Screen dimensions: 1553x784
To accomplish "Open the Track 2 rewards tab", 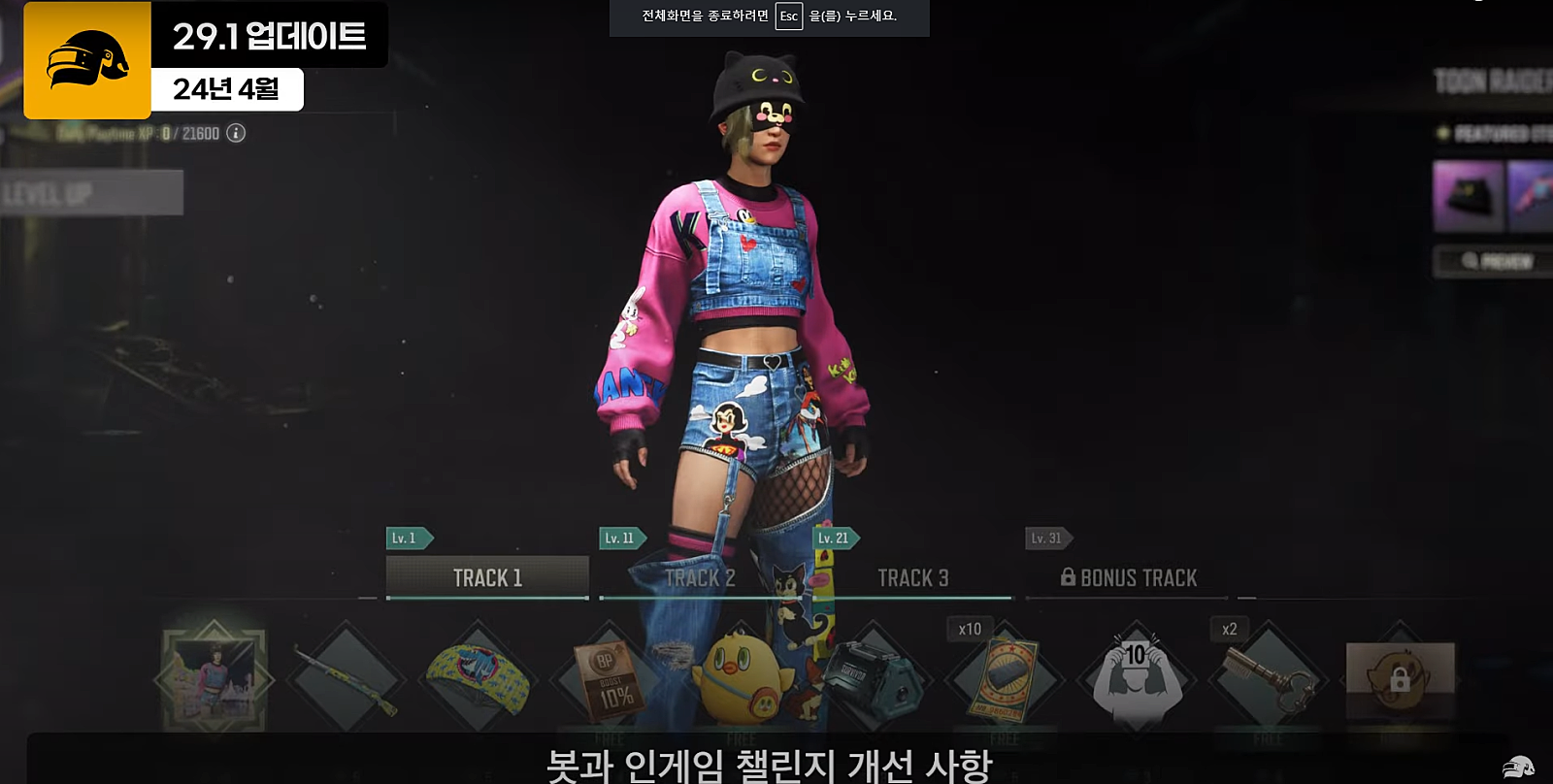I will point(700,577).
